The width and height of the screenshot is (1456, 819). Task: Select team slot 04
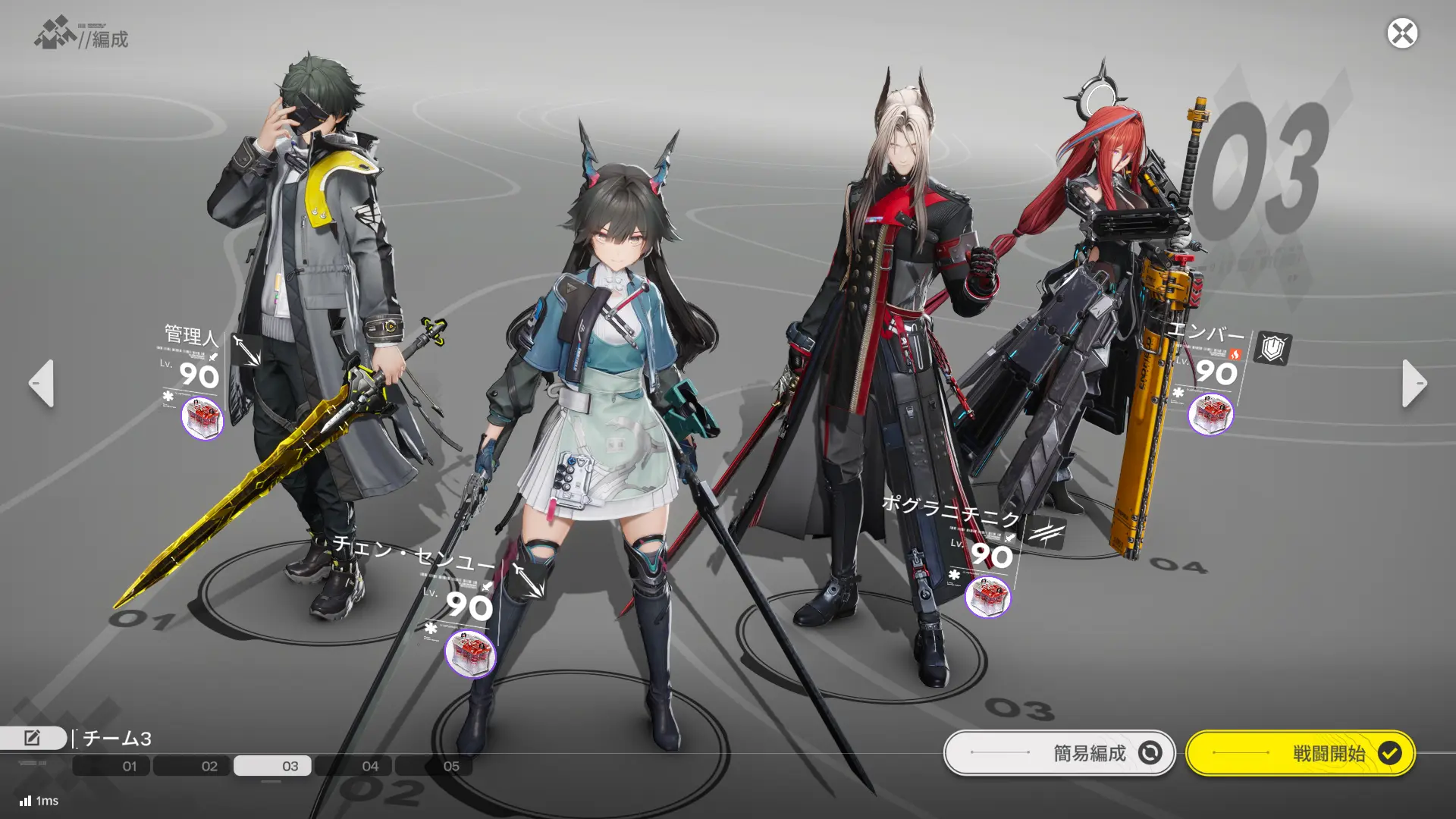point(369,766)
